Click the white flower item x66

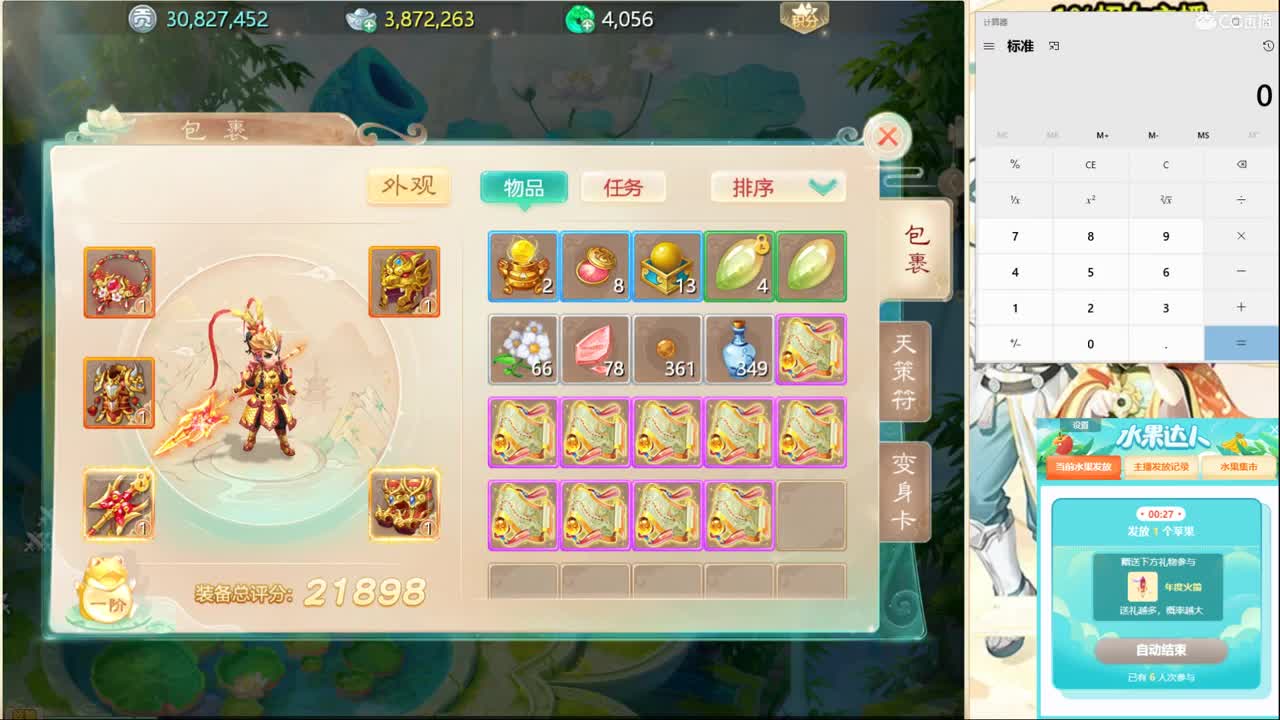(523, 348)
